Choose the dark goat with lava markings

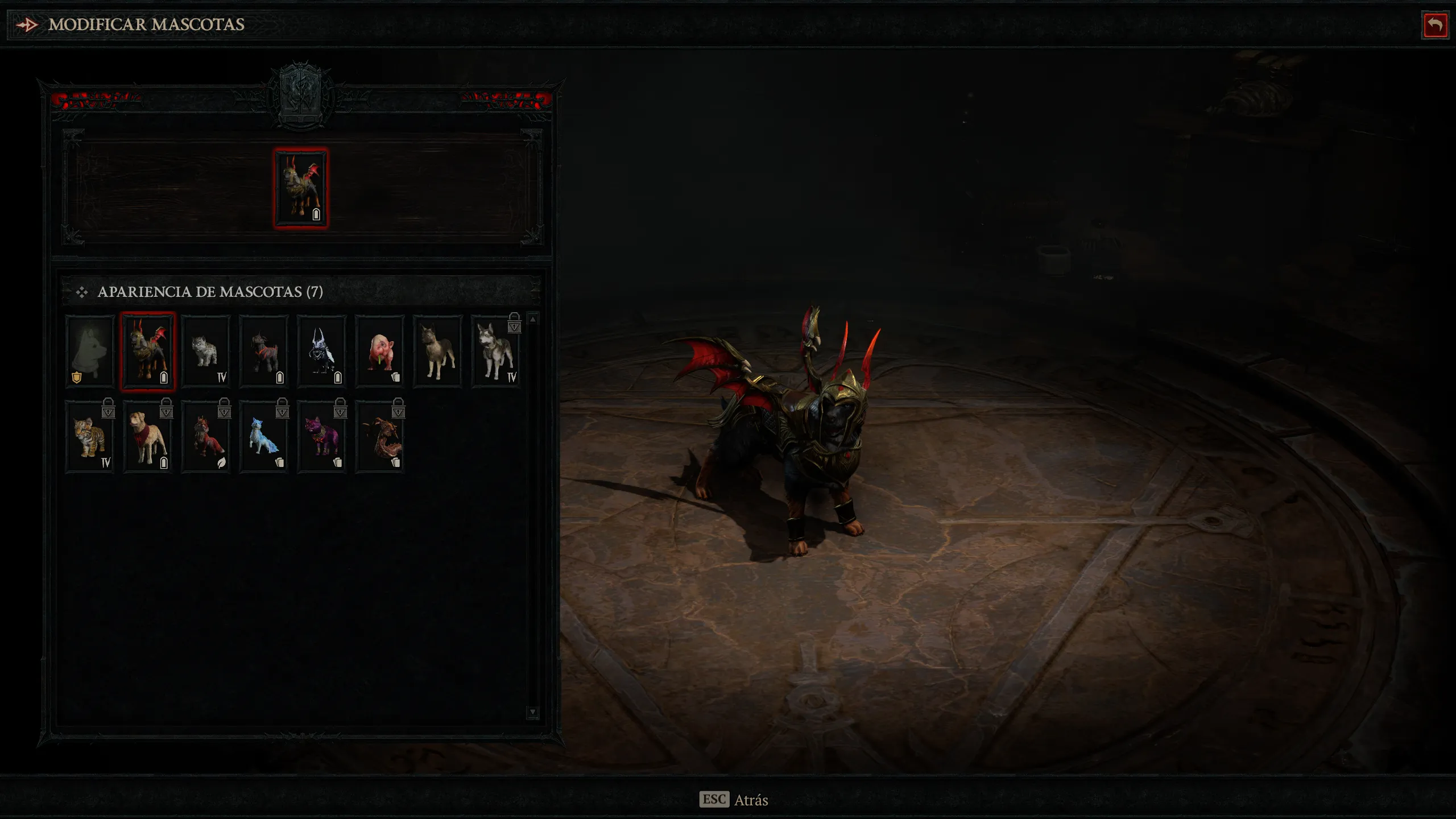(x=264, y=351)
